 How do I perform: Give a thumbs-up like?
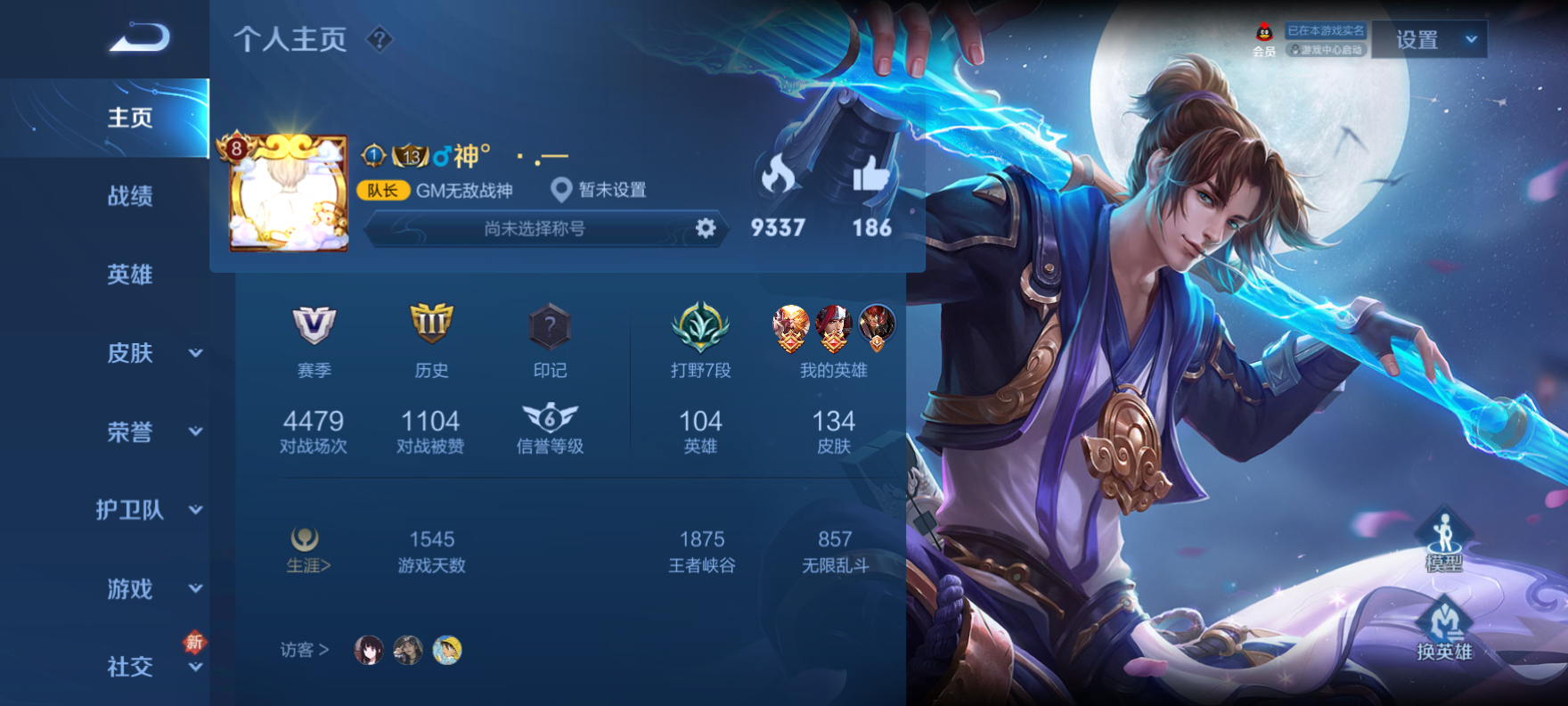[870, 176]
